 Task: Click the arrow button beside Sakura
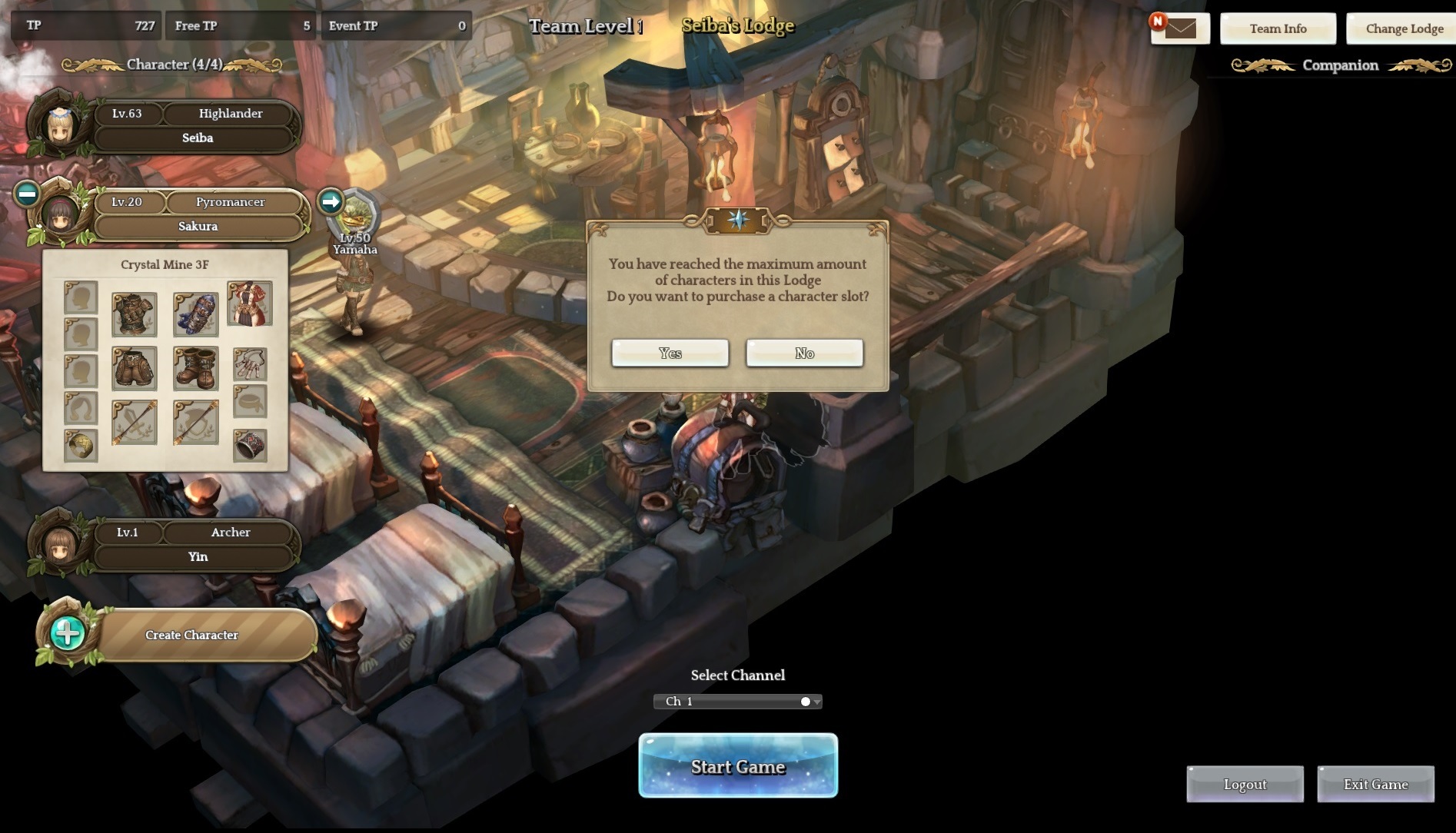pos(331,201)
